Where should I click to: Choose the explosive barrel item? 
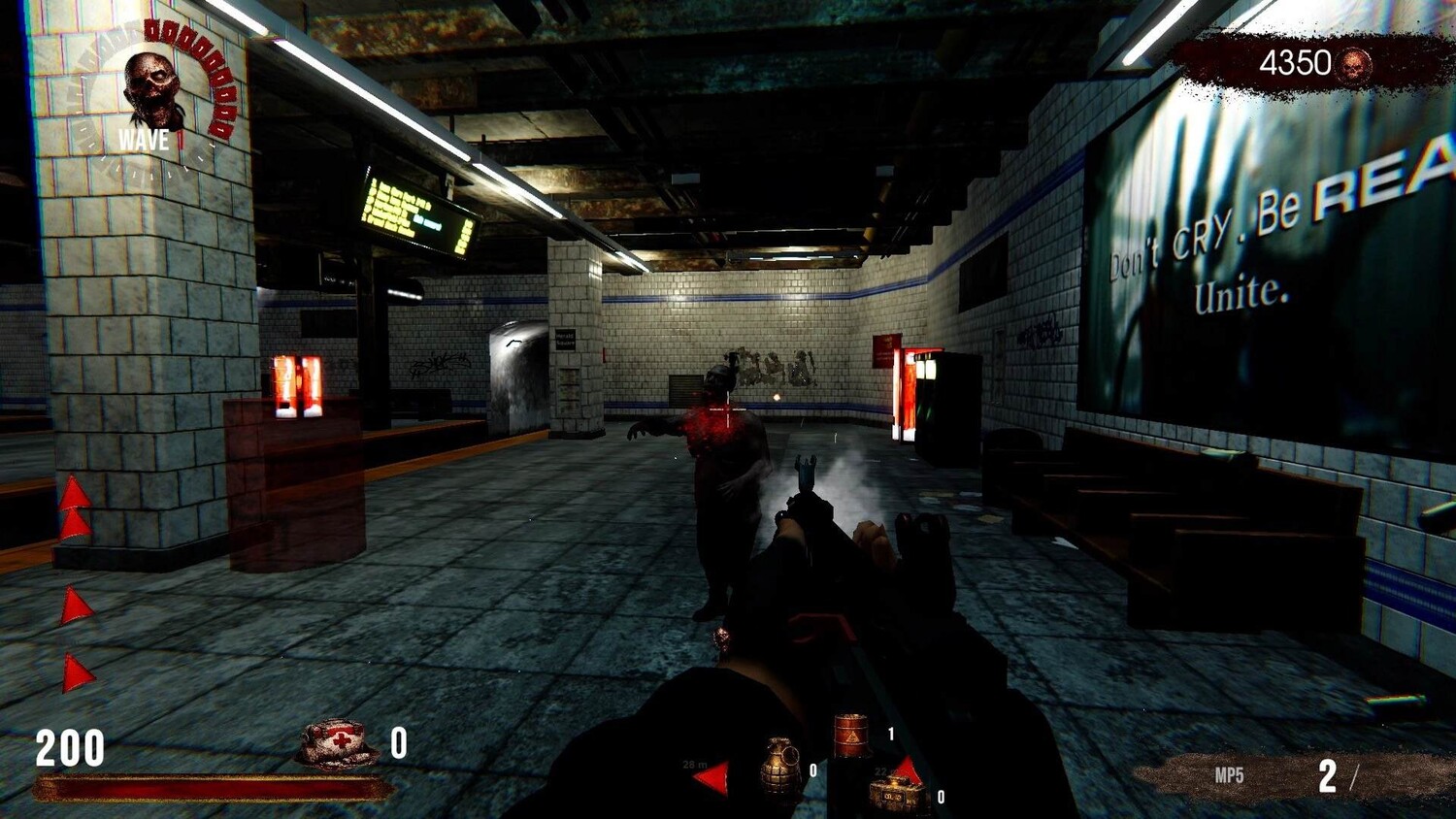pos(851,735)
